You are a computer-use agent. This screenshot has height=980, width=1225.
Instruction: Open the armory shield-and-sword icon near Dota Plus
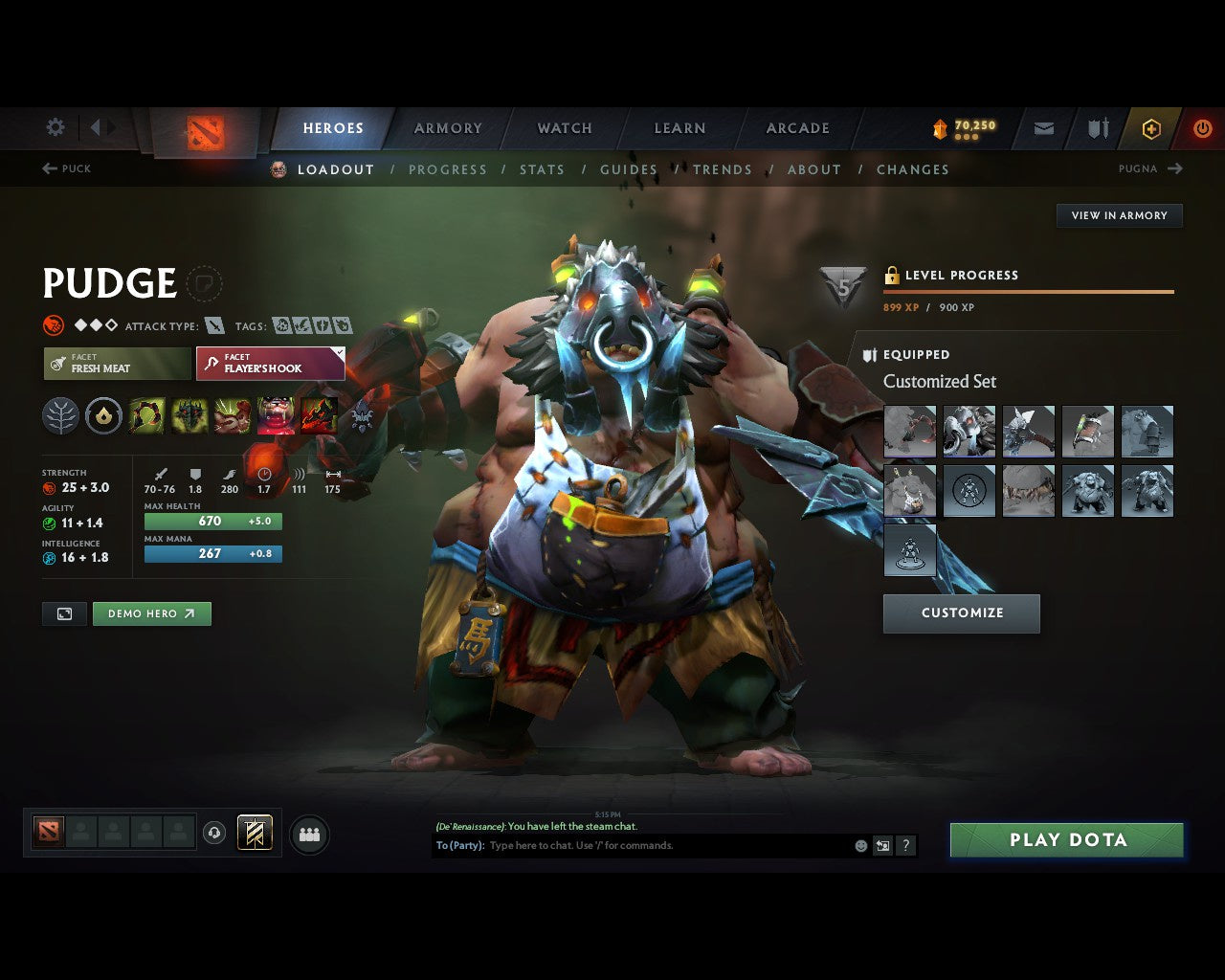coord(1096,128)
